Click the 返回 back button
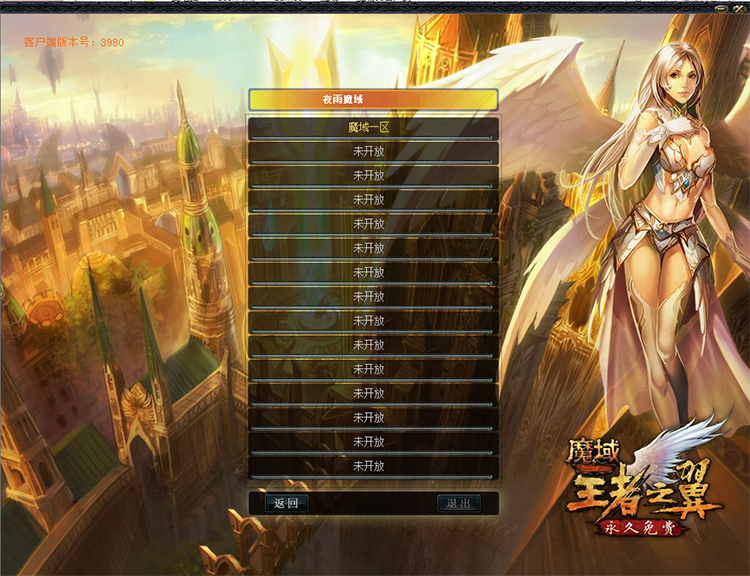Image resolution: width=750 pixels, height=576 pixels. (x=286, y=503)
